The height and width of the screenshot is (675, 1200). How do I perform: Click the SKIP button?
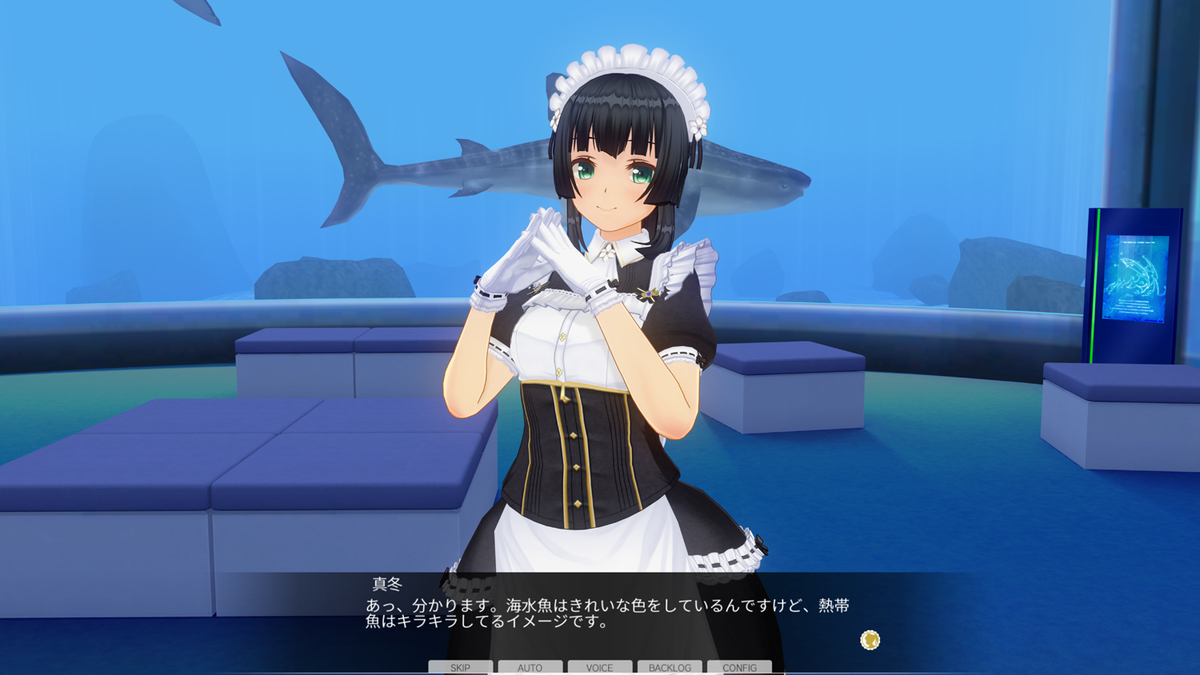(x=460, y=667)
